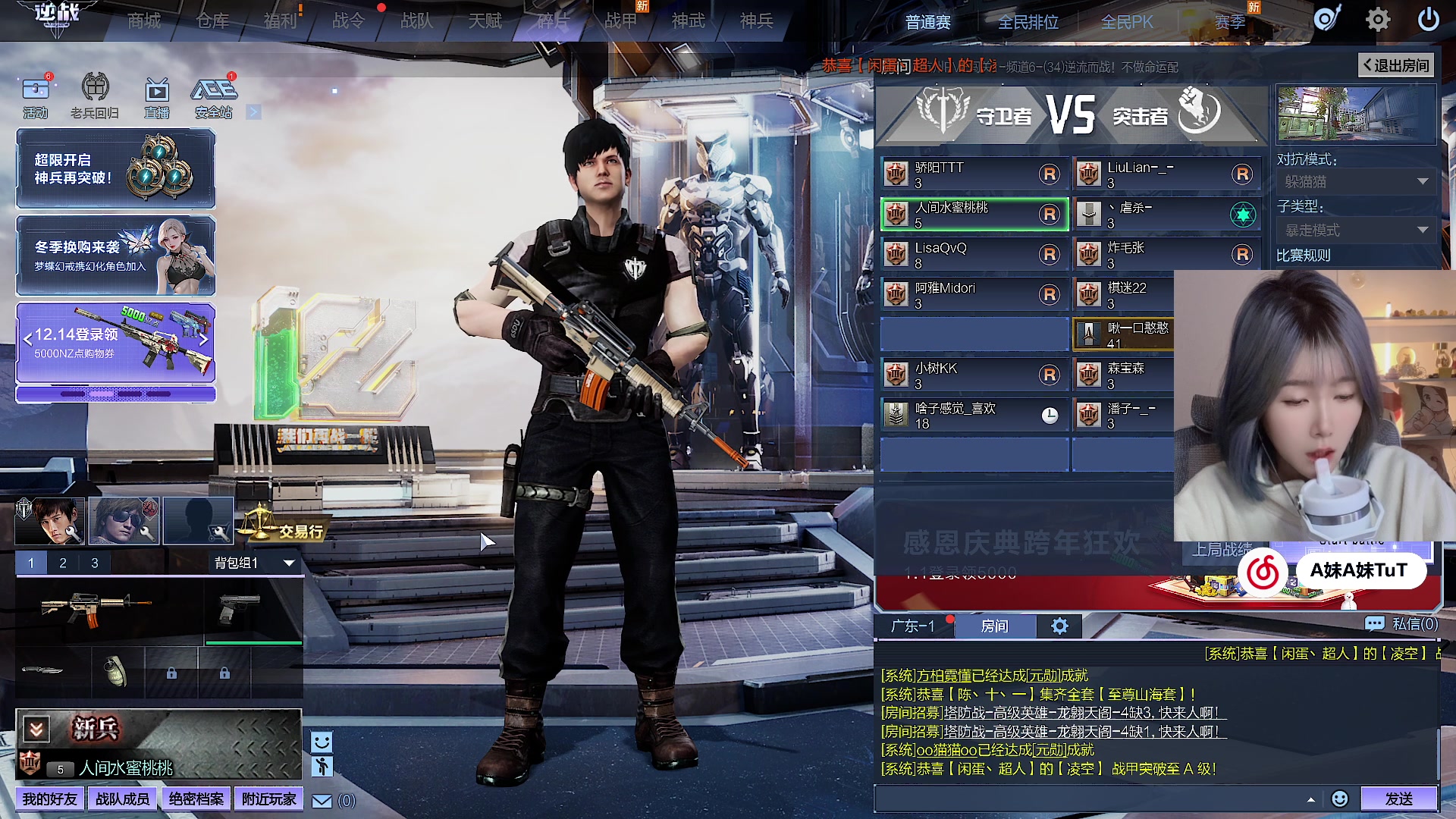The image size is (1456, 819).
Task: Open the 仓库 warehouse menu
Action: click(212, 21)
